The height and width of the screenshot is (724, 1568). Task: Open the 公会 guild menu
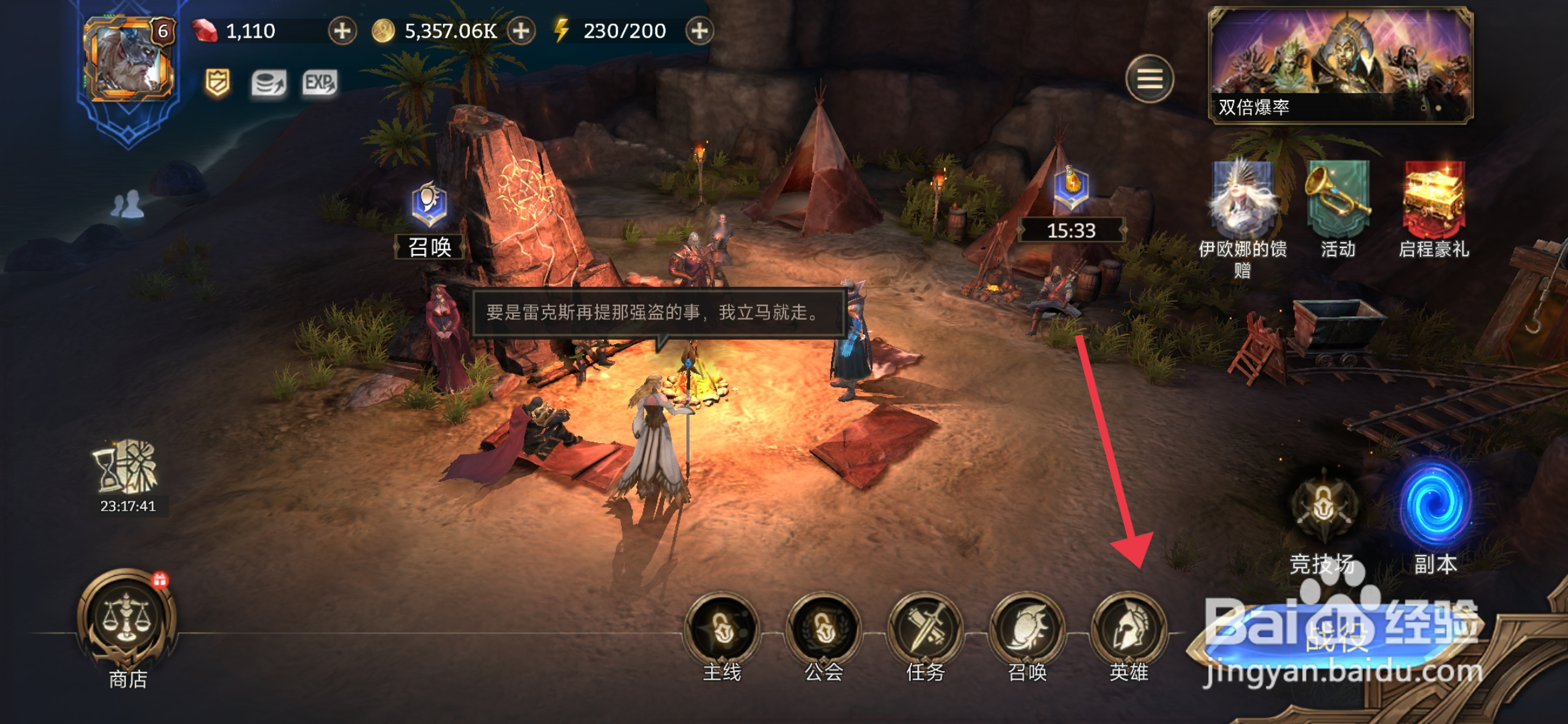pyautogui.click(x=824, y=630)
